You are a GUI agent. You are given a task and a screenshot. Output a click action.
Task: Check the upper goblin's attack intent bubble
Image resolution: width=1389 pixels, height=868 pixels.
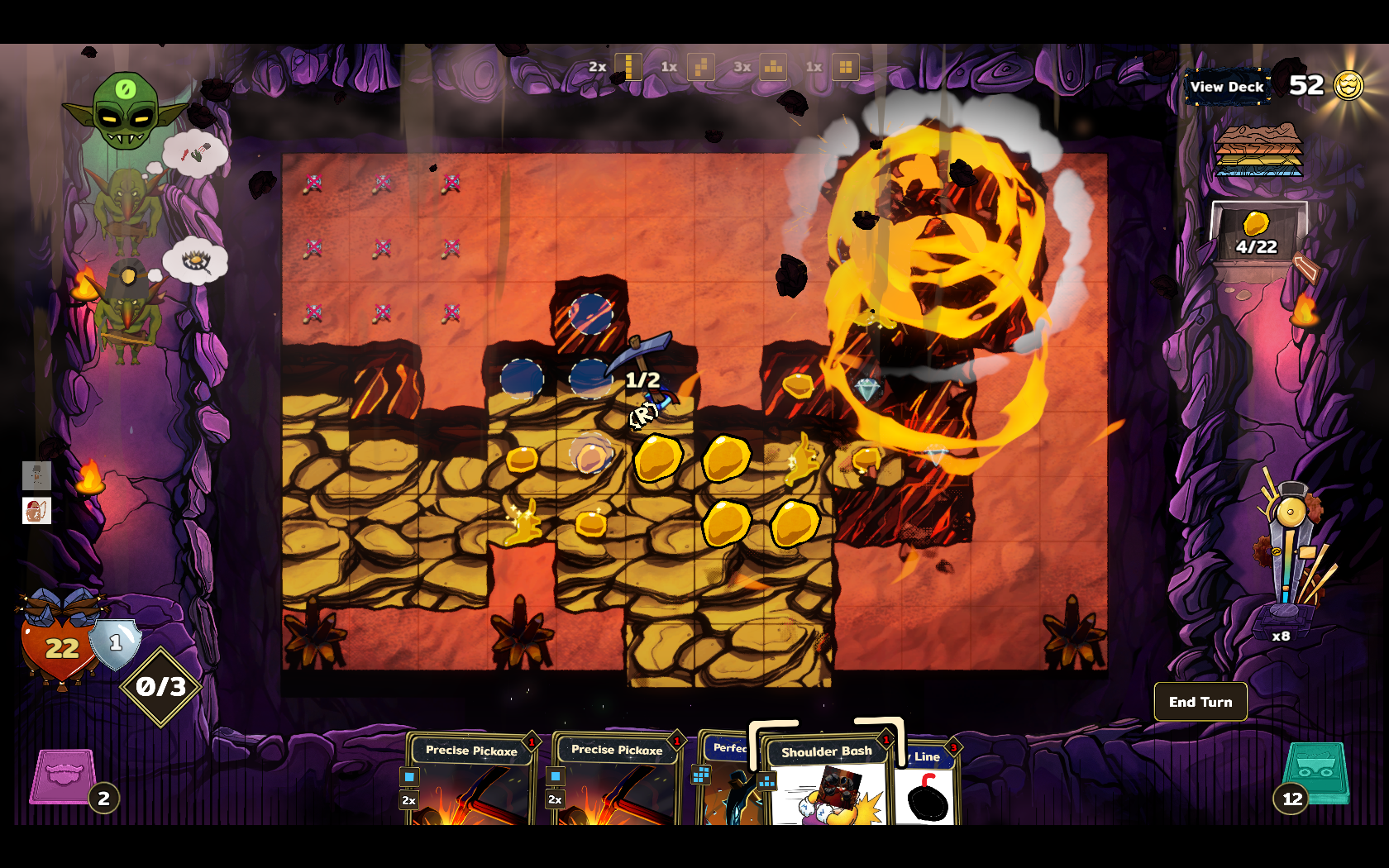(x=195, y=153)
